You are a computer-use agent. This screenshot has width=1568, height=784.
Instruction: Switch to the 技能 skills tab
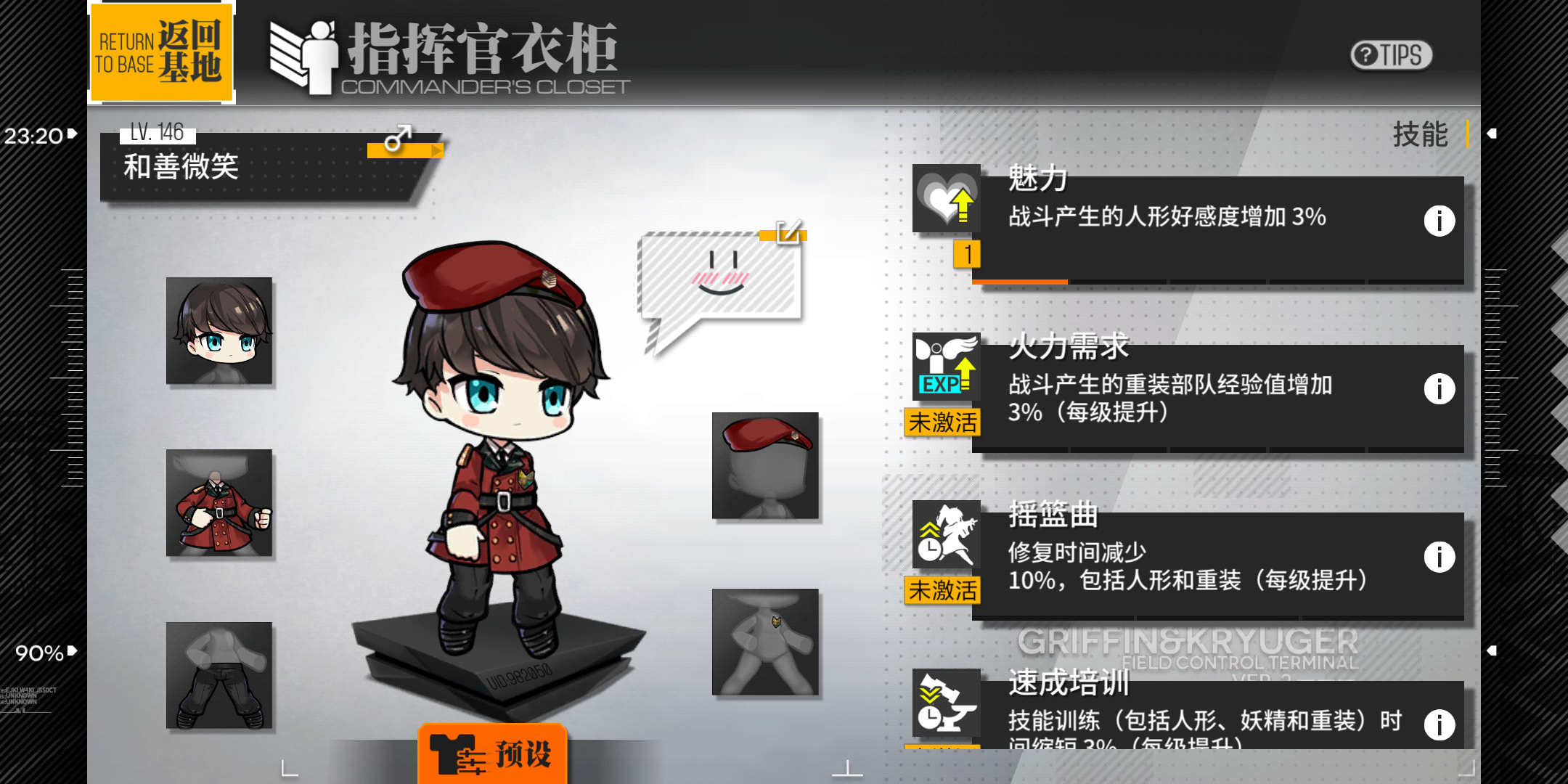click(x=1421, y=134)
